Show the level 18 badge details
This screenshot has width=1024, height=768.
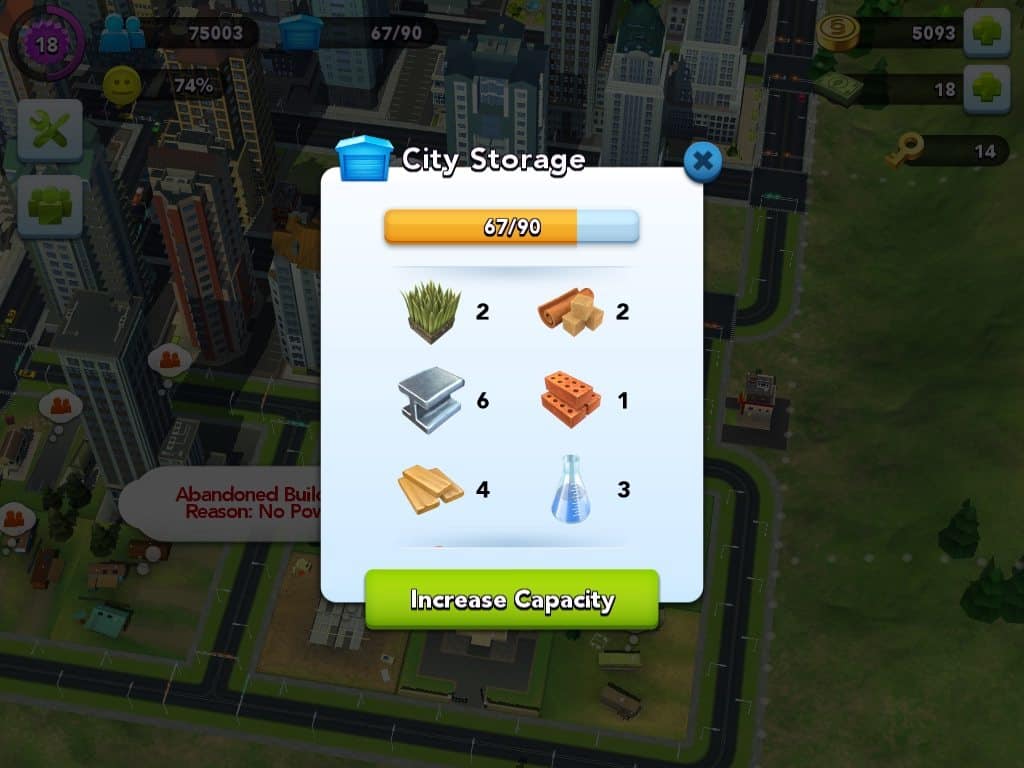(46, 43)
